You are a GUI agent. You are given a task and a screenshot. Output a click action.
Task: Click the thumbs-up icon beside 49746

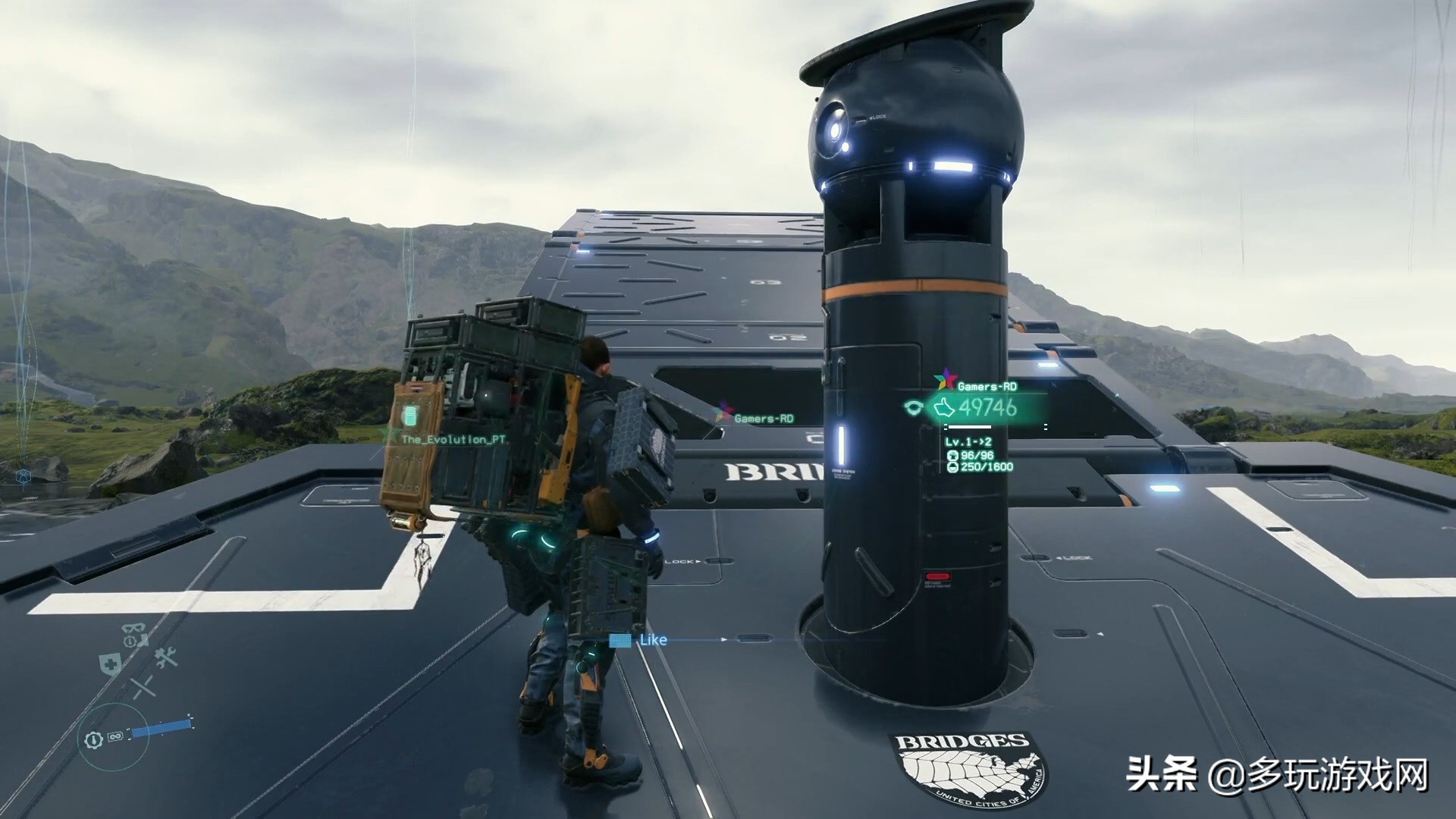pyautogui.click(x=944, y=408)
